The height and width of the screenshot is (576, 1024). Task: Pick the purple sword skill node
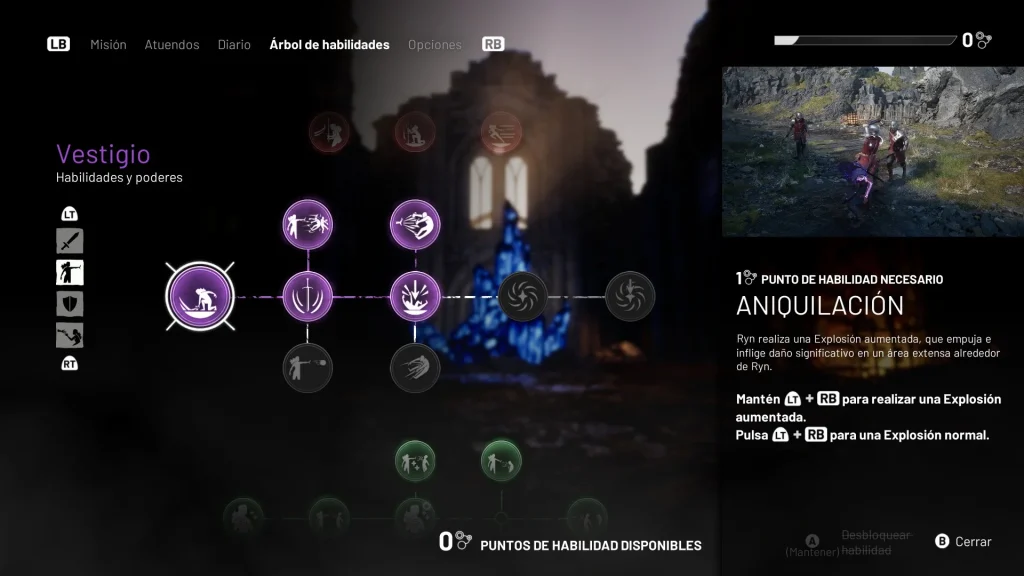(307, 296)
